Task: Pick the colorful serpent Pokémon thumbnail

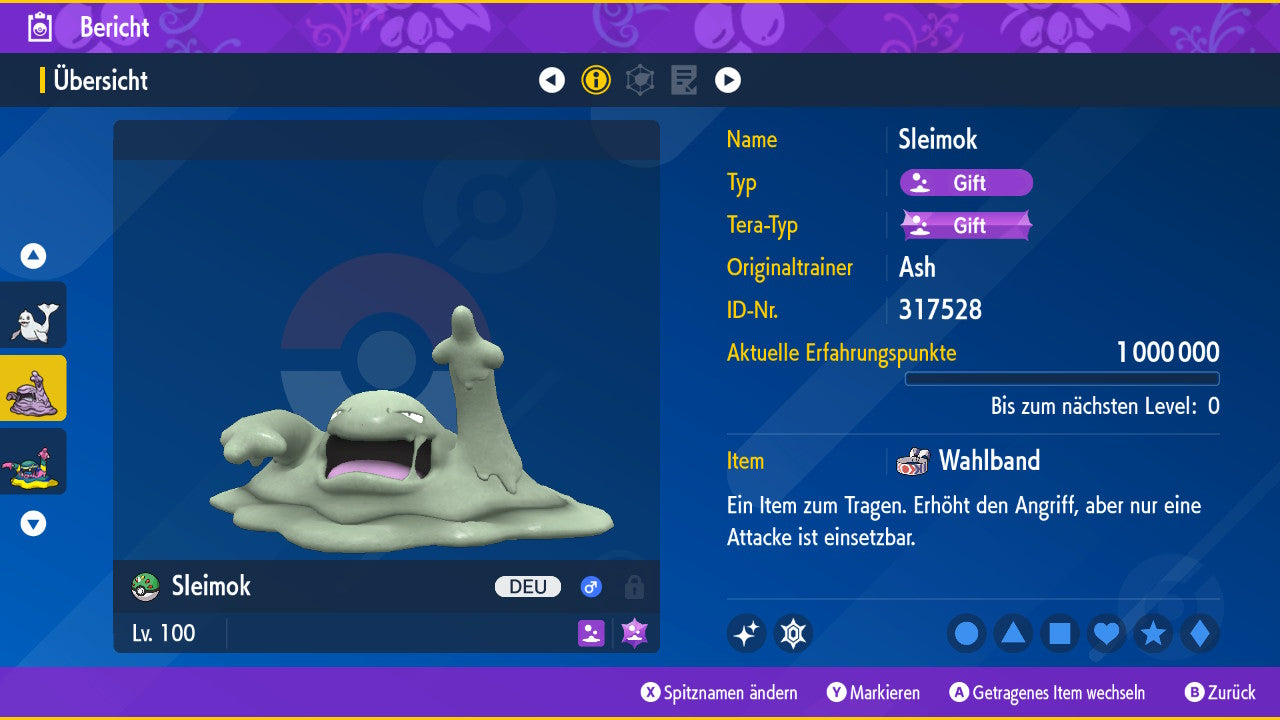Action: [x=33, y=461]
